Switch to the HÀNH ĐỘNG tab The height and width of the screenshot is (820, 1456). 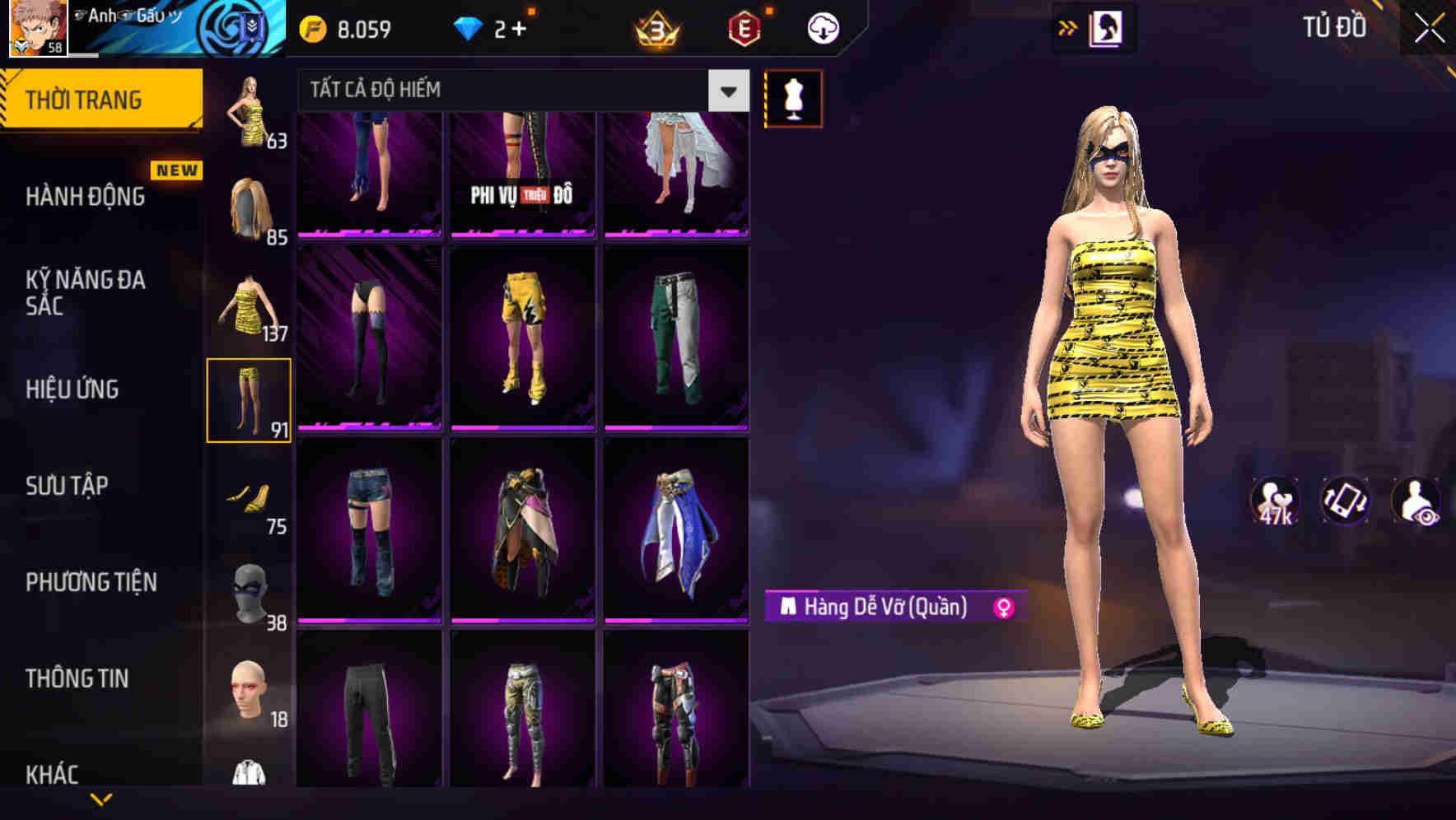point(85,196)
